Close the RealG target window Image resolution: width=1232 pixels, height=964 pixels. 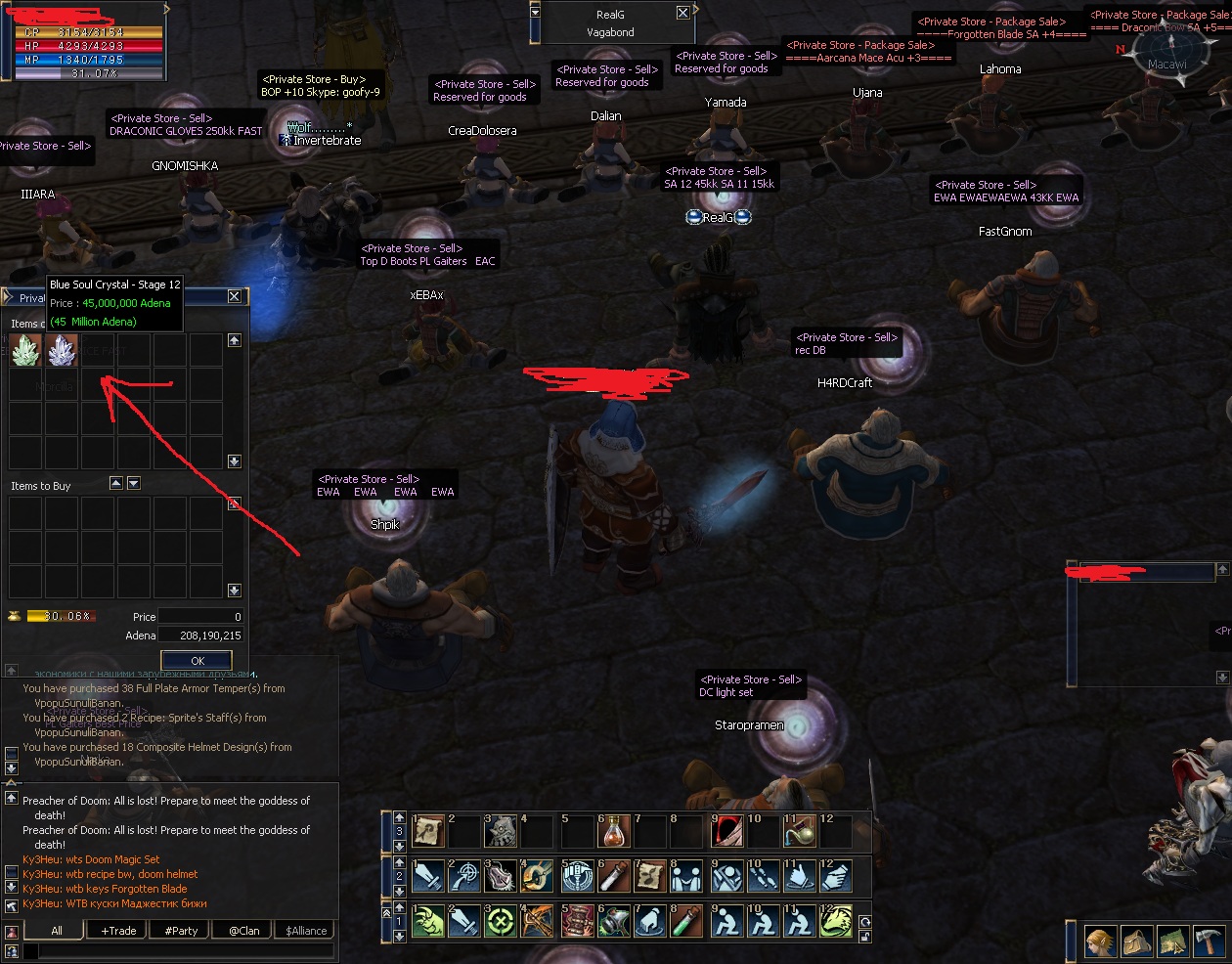682,14
